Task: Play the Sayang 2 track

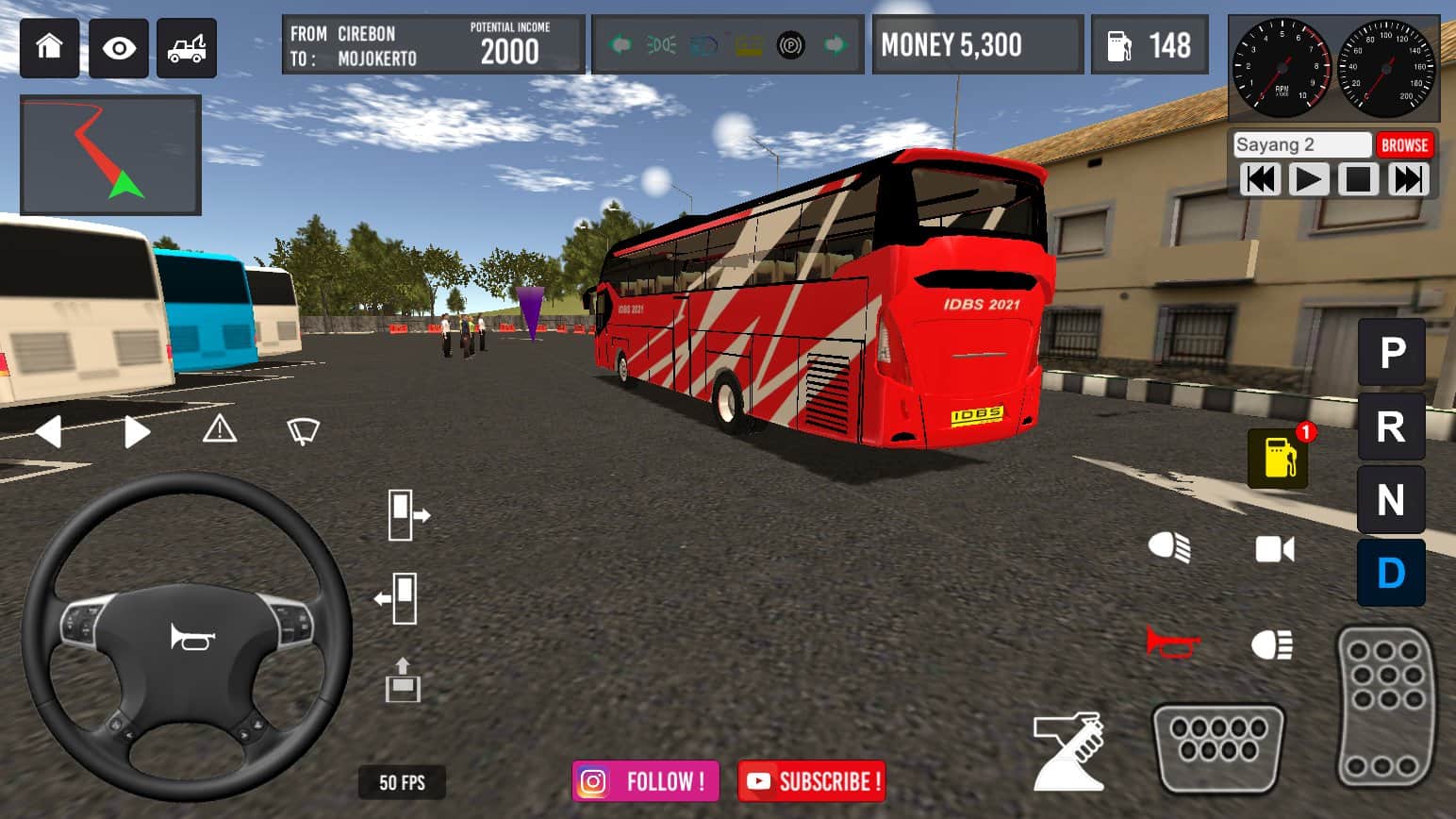Action: click(1308, 179)
